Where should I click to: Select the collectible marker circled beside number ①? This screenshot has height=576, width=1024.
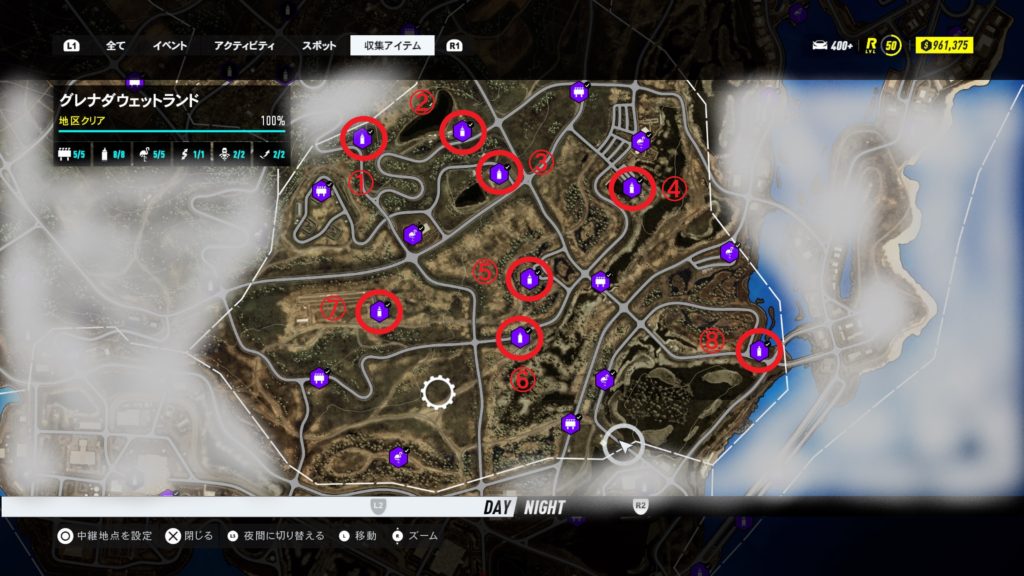(362, 139)
